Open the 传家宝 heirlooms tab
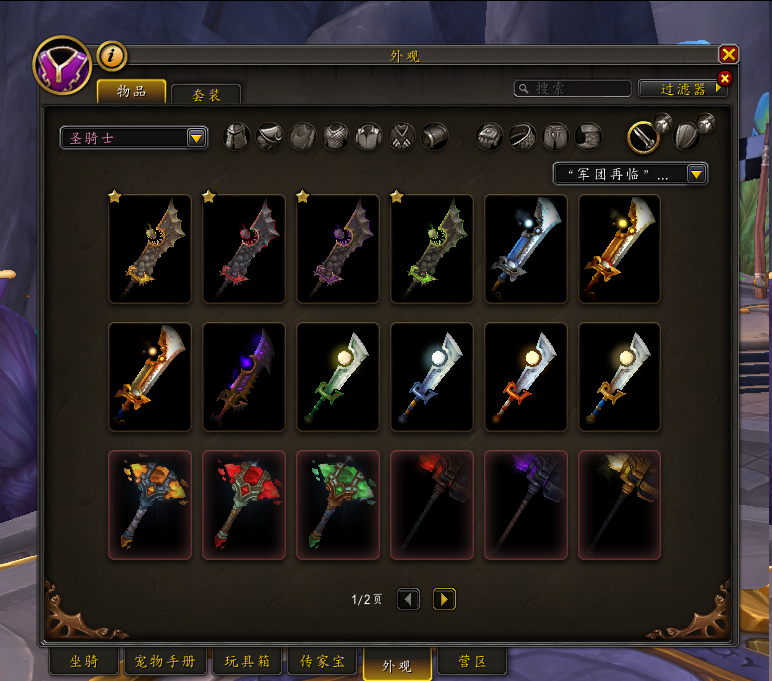This screenshot has width=772, height=681. [322, 662]
